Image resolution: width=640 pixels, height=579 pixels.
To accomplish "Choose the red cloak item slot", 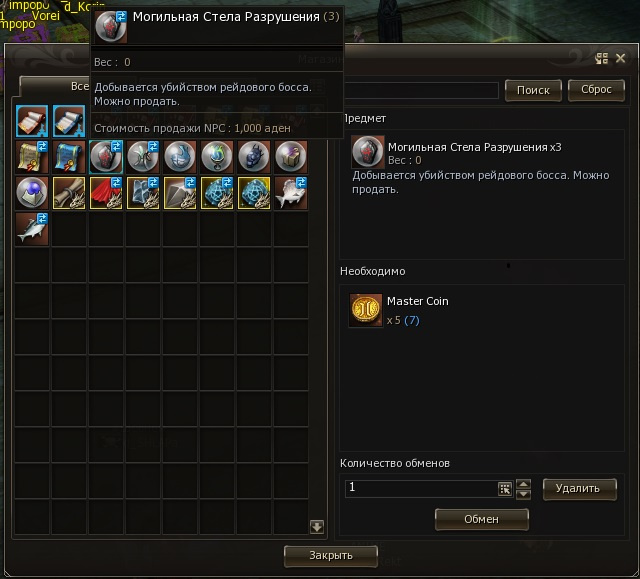I will point(106,193).
